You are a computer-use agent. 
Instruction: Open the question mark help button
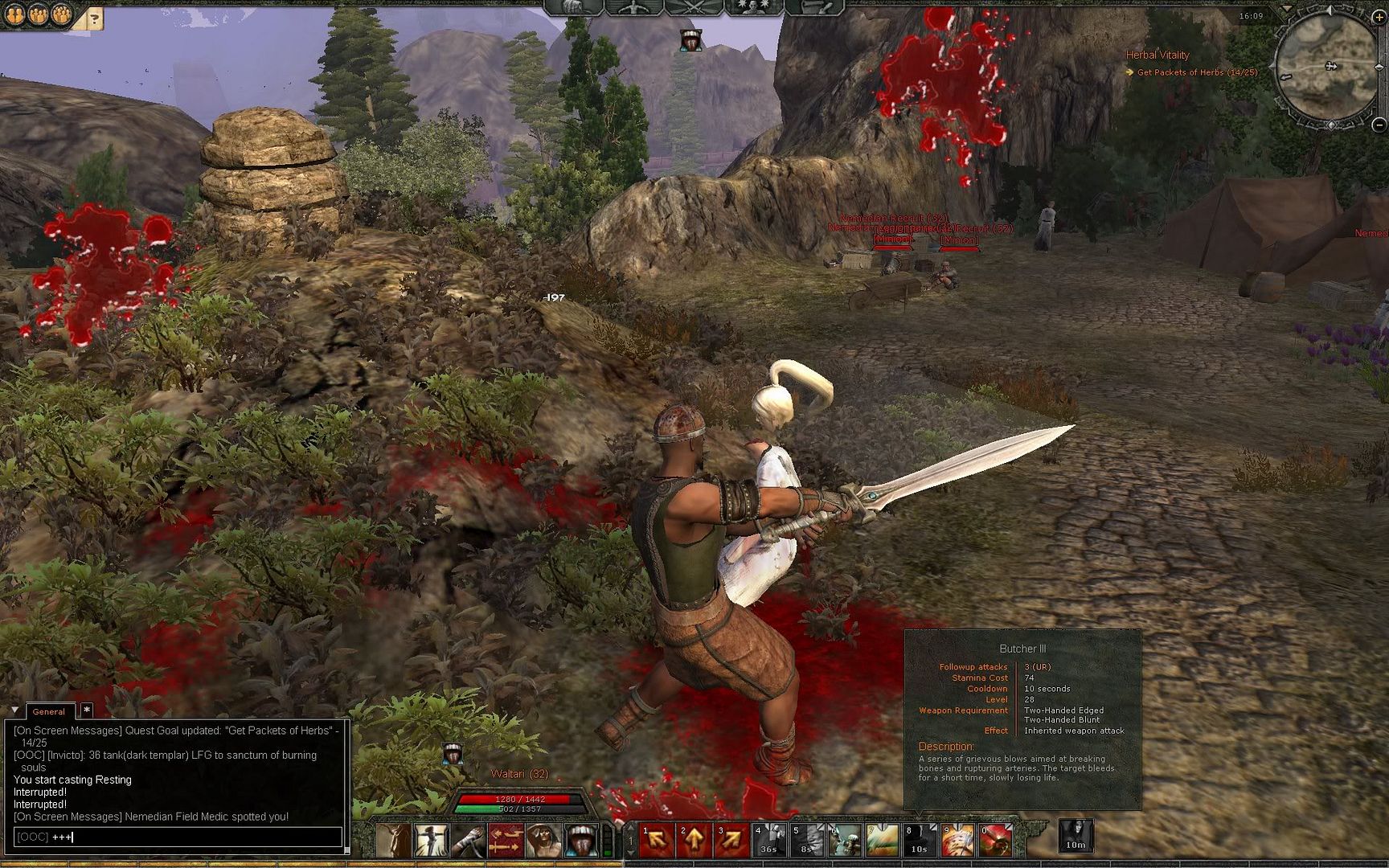coord(95,19)
